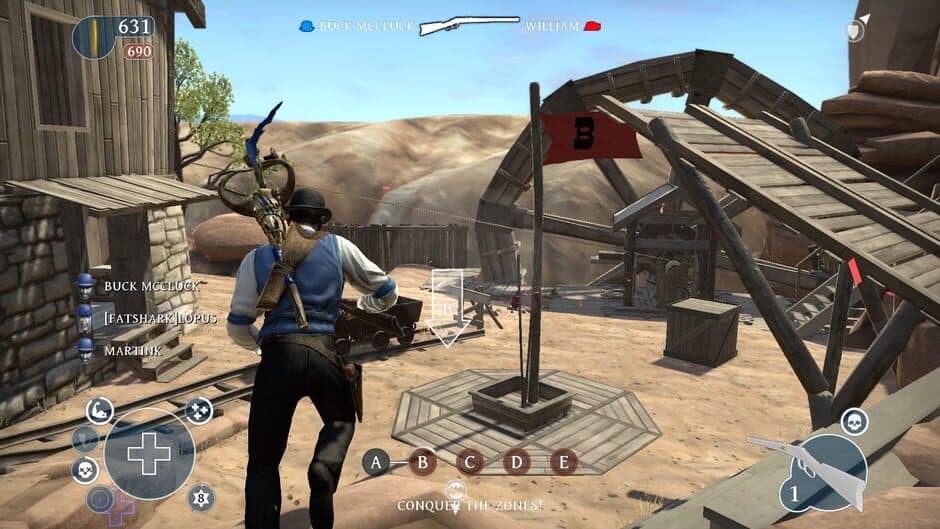Select zone B capture marker
940x529 pixels.
click(x=423, y=461)
